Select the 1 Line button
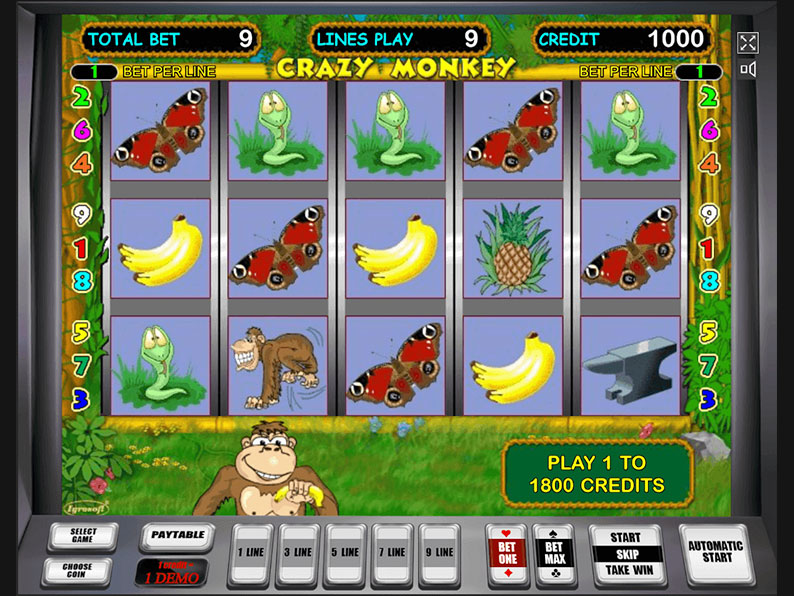The image size is (794, 596). pos(250,553)
